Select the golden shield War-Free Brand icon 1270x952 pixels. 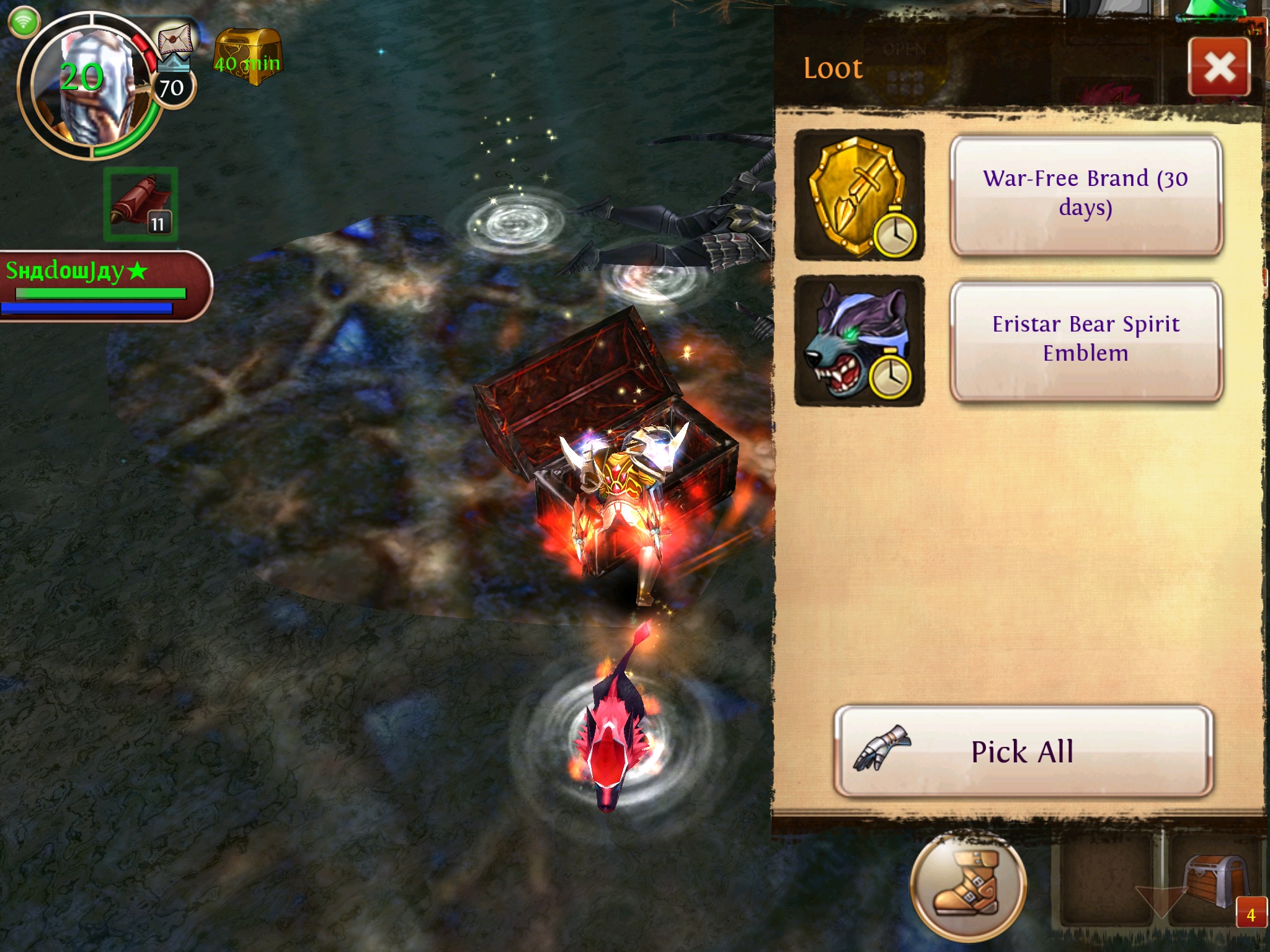click(859, 195)
